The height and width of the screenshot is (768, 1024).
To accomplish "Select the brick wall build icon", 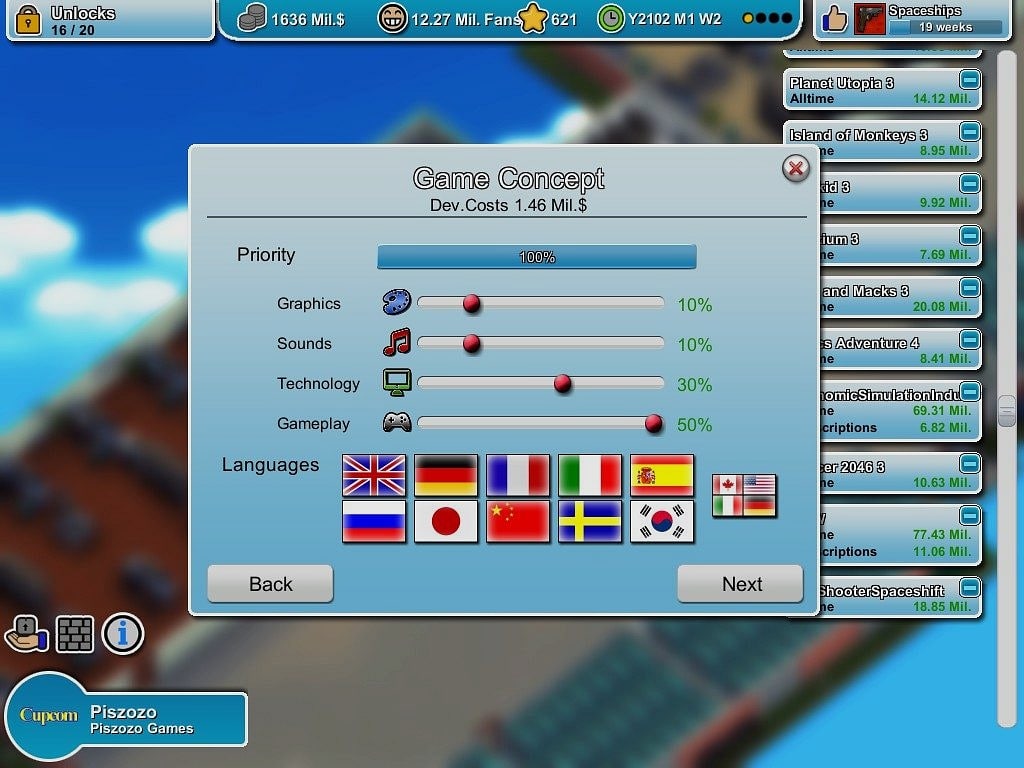I will [75, 633].
